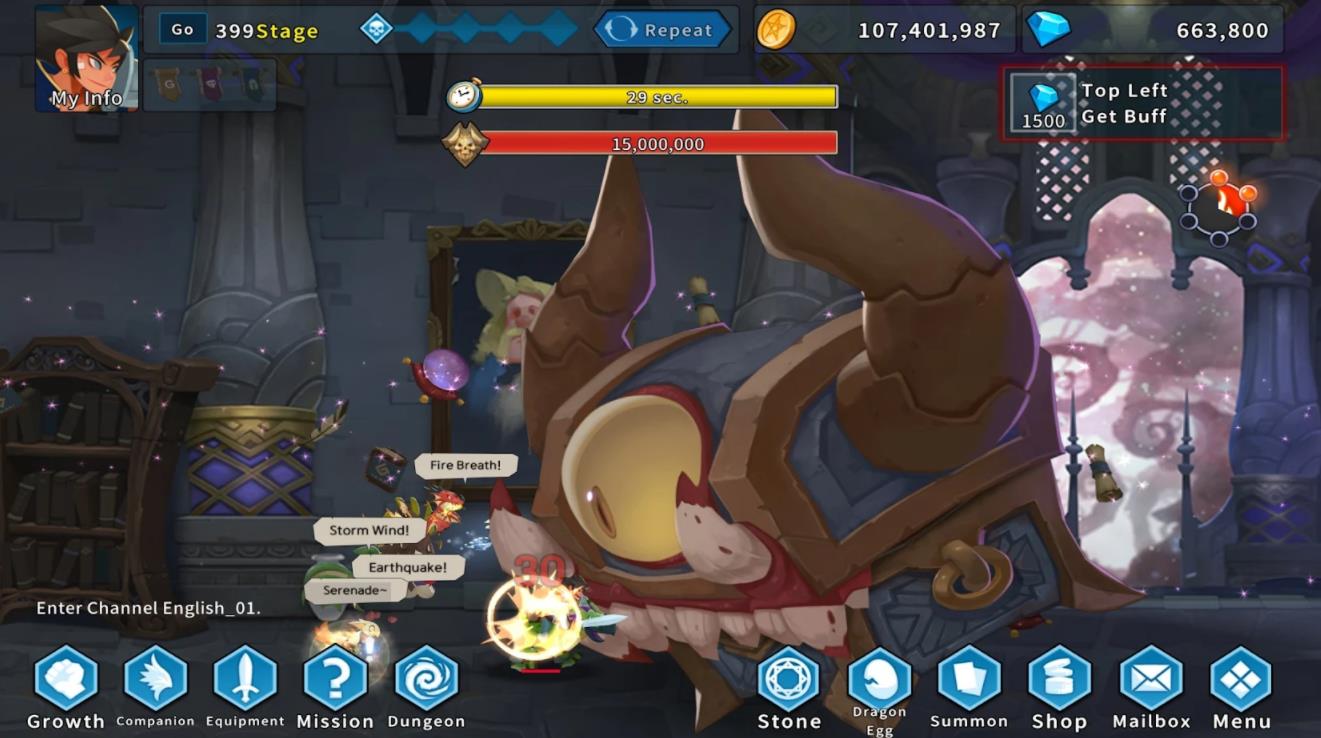1321x738 pixels.
Task: Tap the blue diamond currency icon
Action: tap(1048, 30)
